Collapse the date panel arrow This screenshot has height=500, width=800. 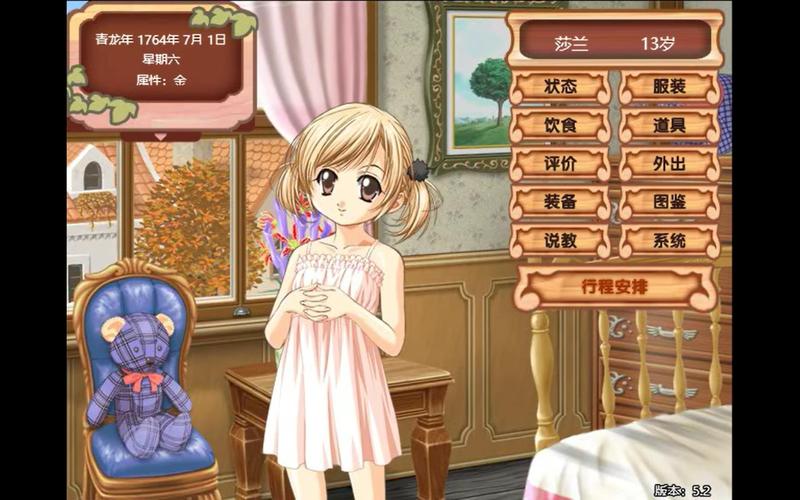(x=161, y=136)
